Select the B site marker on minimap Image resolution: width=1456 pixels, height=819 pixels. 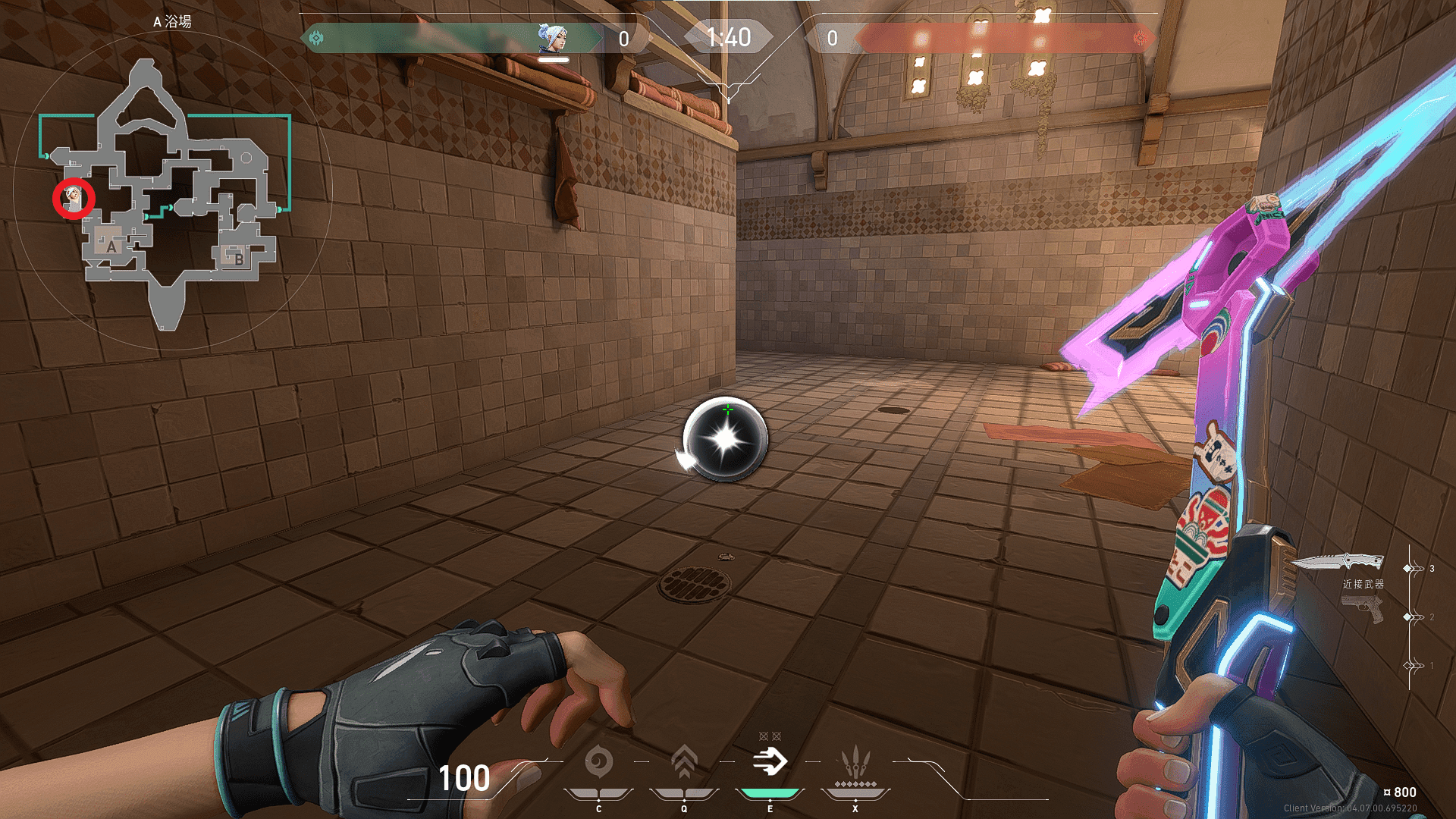238,259
